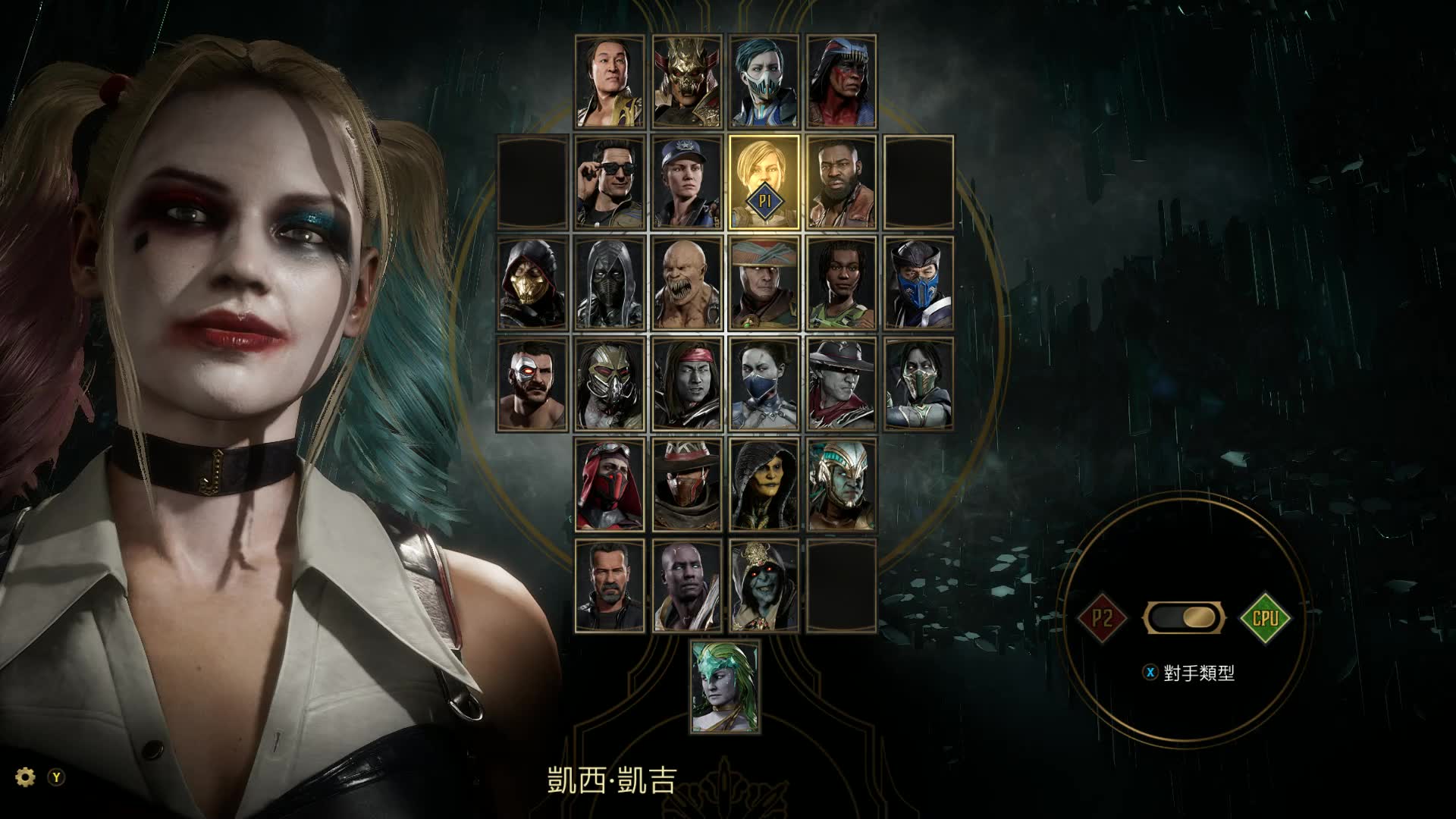Viewport: 1456px width, 819px height.
Task: Pick Kung Lao in brimmed hat
Action: click(842, 384)
